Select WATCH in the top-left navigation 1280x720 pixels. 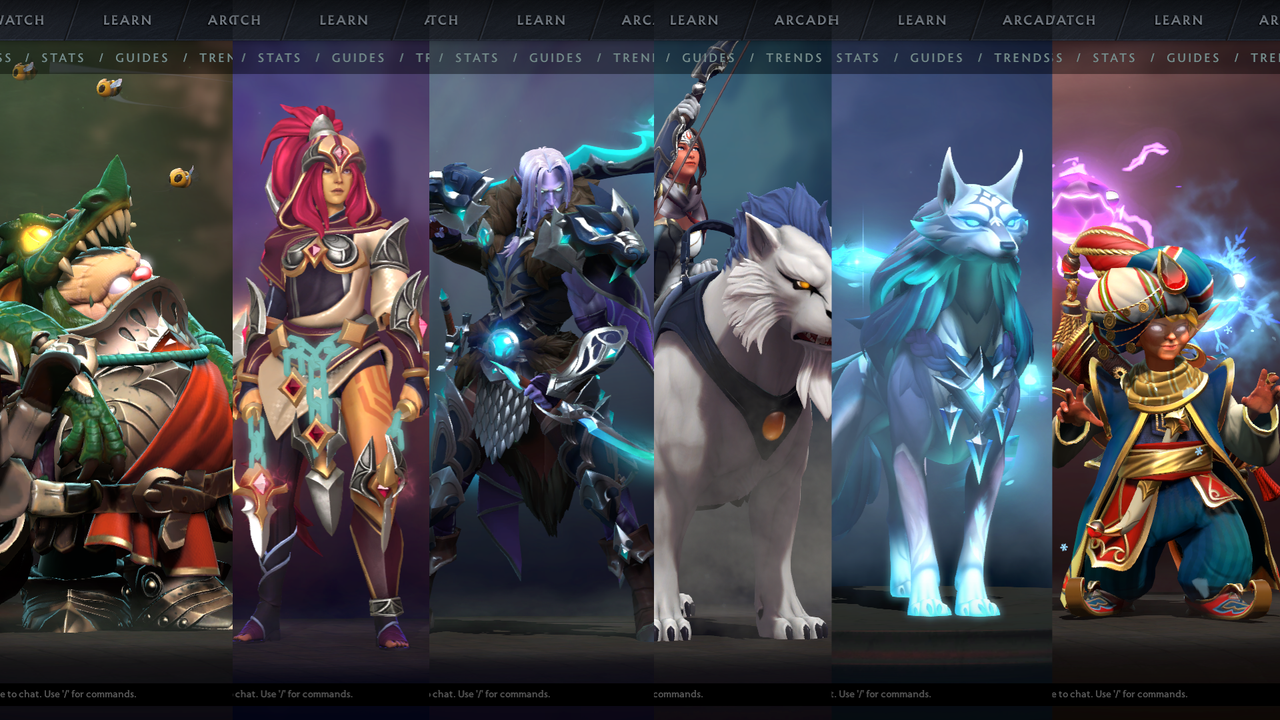click(22, 19)
